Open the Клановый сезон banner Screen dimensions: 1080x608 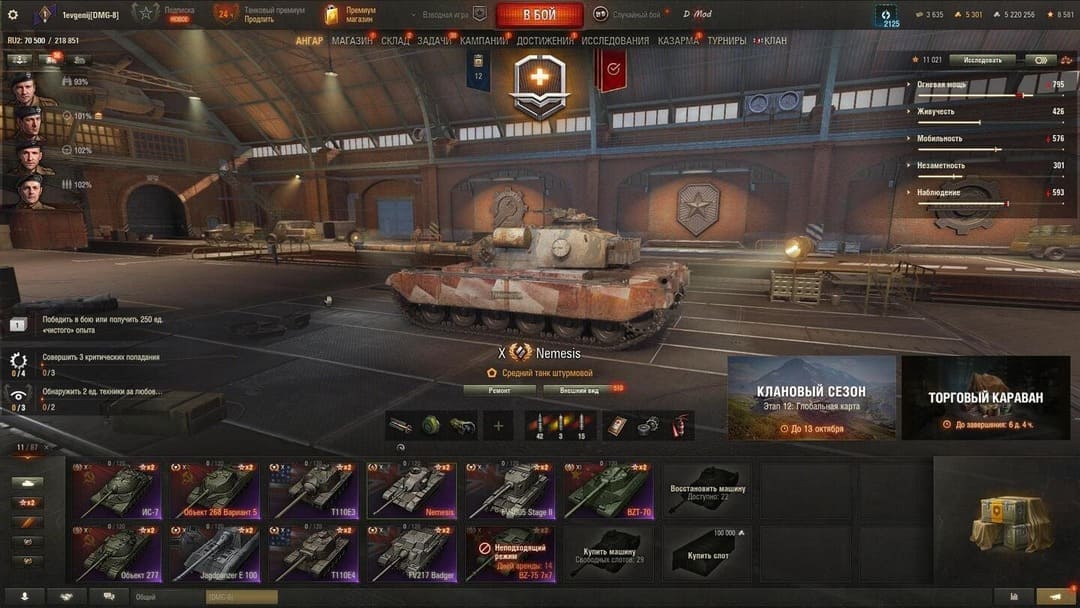[811, 398]
